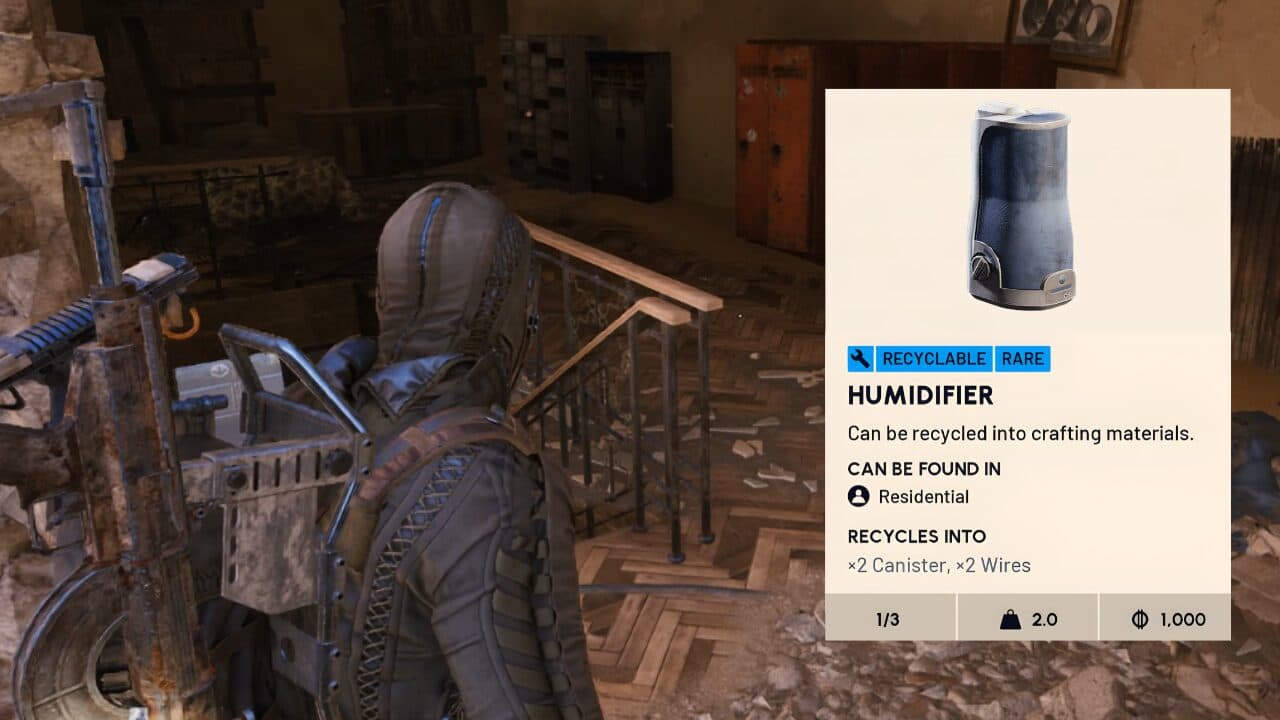Open the item stack counter 1/3

coord(886,619)
